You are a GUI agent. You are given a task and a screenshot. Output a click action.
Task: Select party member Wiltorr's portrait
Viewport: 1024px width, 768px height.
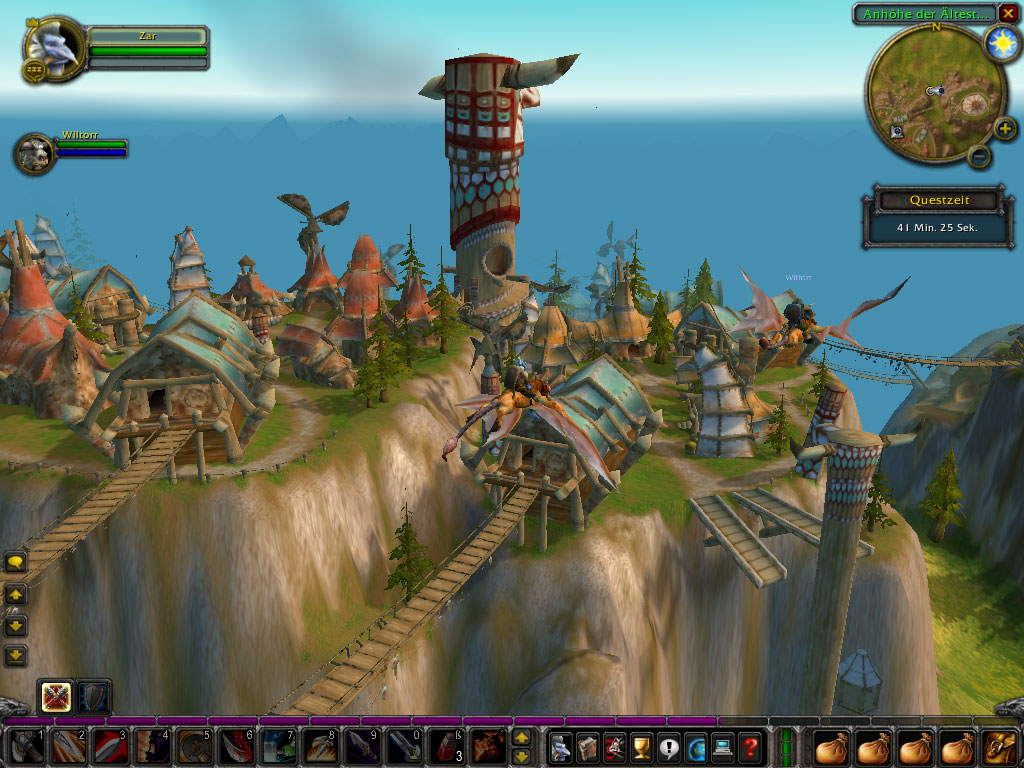pyautogui.click(x=35, y=153)
